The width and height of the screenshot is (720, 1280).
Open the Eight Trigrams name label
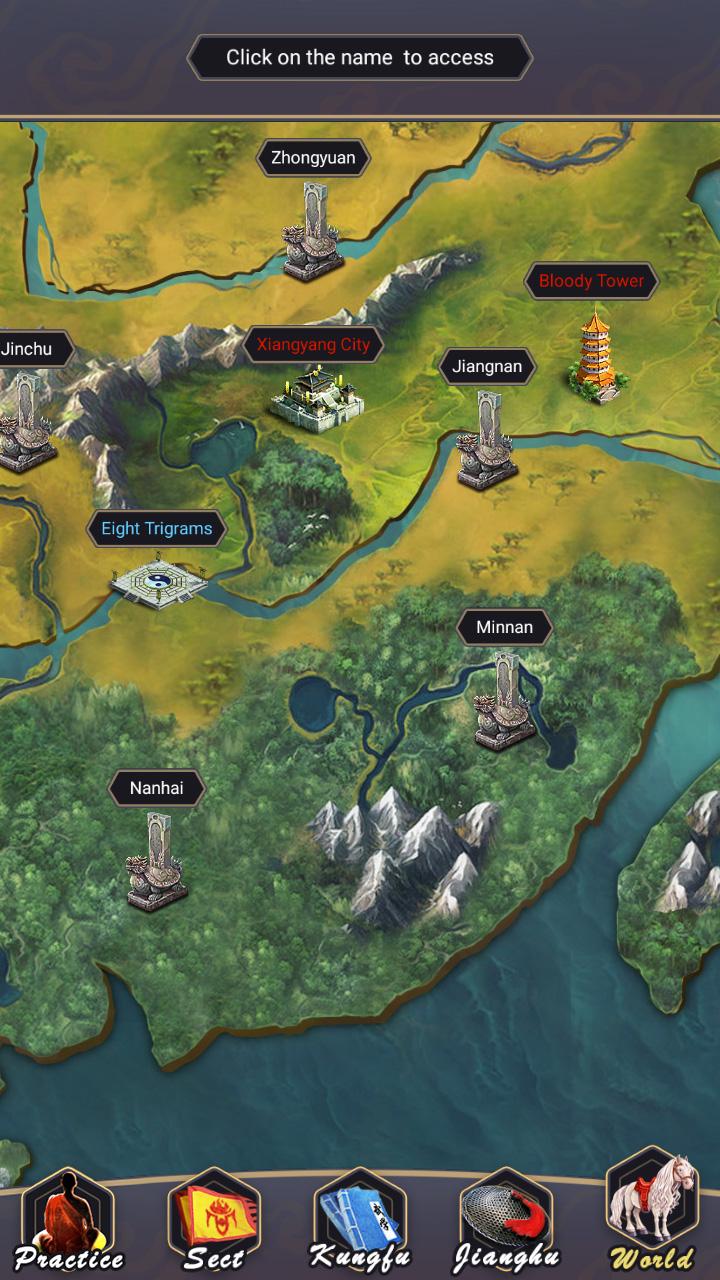157,529
